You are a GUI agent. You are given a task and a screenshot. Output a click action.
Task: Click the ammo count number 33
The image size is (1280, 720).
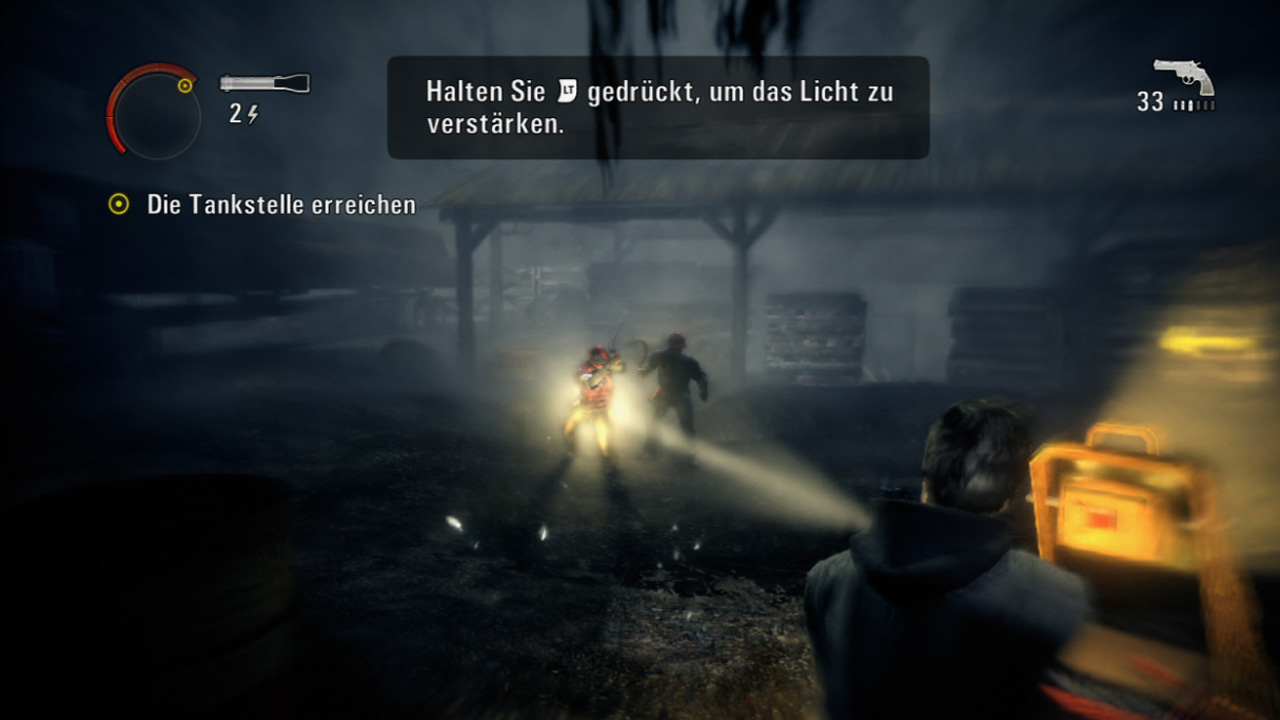pyautogui.click(x=1151, y=100)
